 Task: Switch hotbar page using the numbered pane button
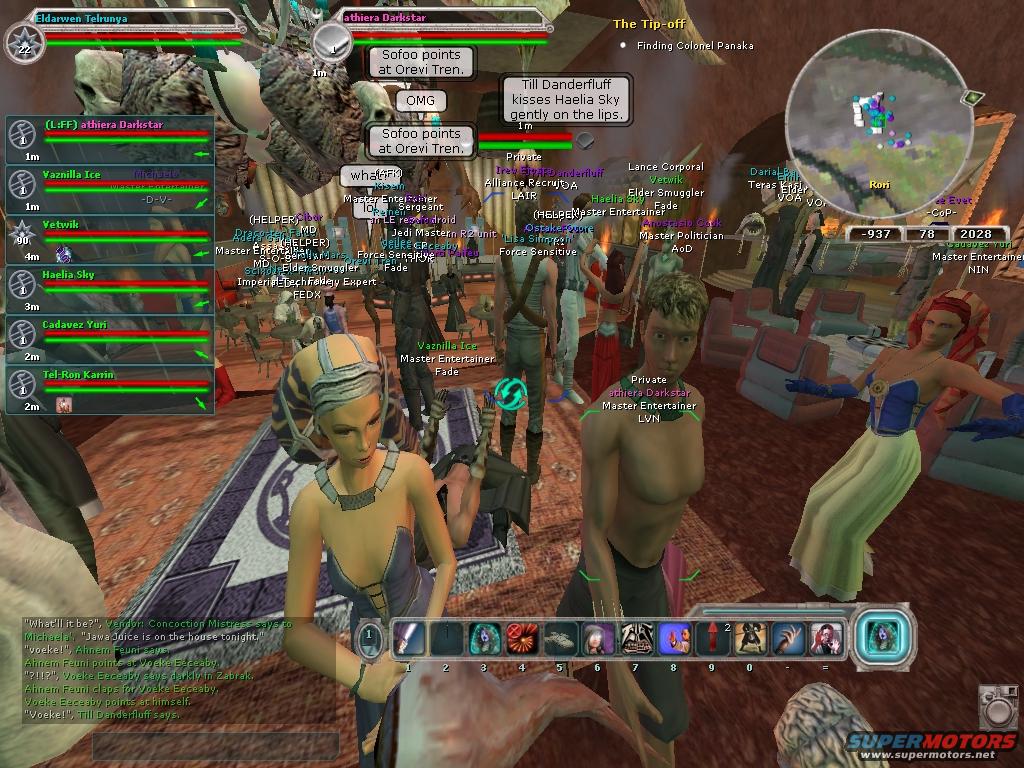369,637
